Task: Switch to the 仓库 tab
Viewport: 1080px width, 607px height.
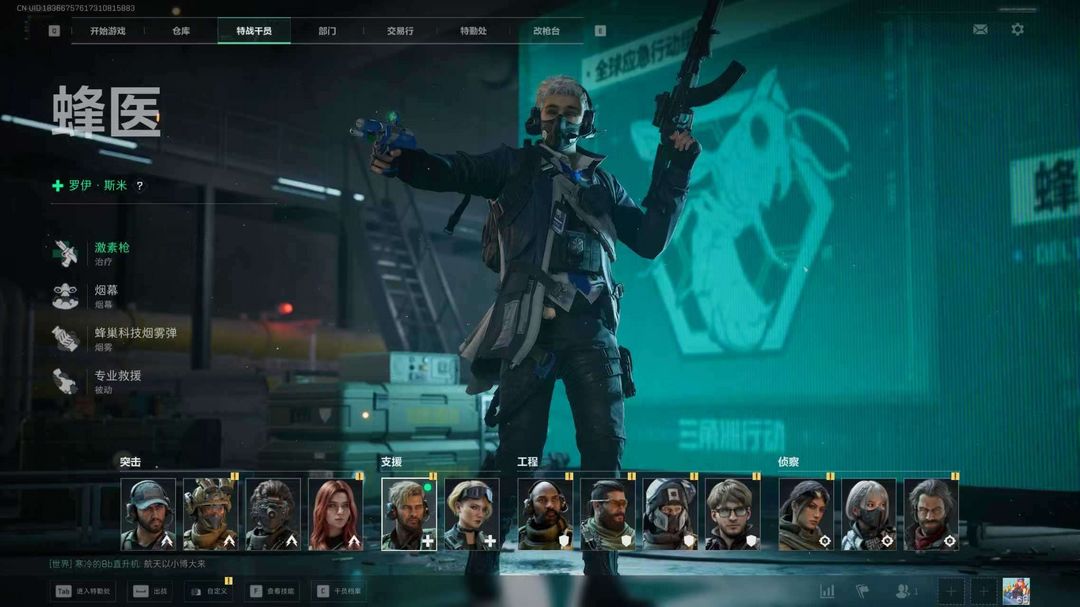Action: [x=181, y=31]
